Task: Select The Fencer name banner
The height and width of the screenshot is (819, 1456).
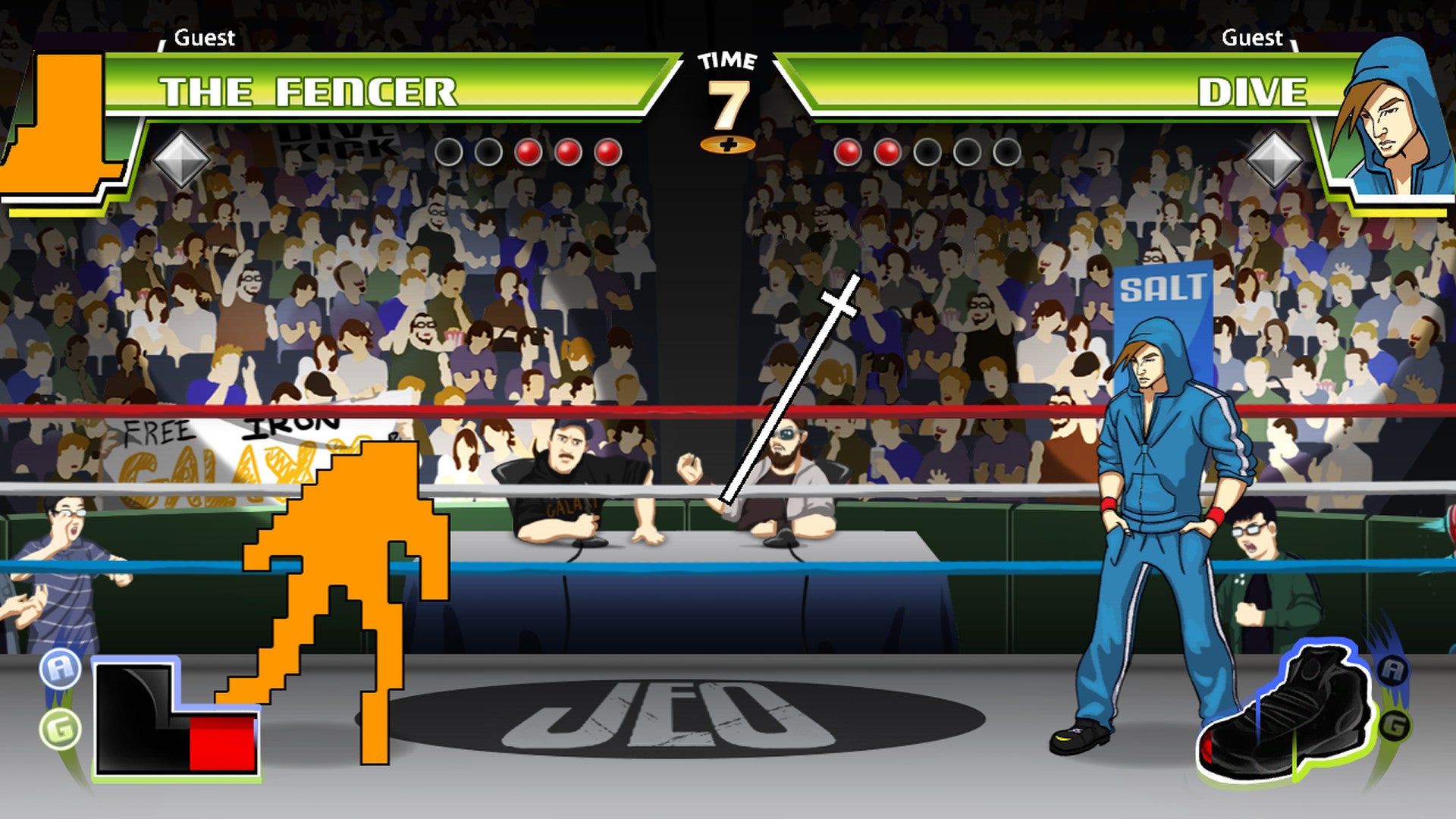Action: tap(311, 93)
